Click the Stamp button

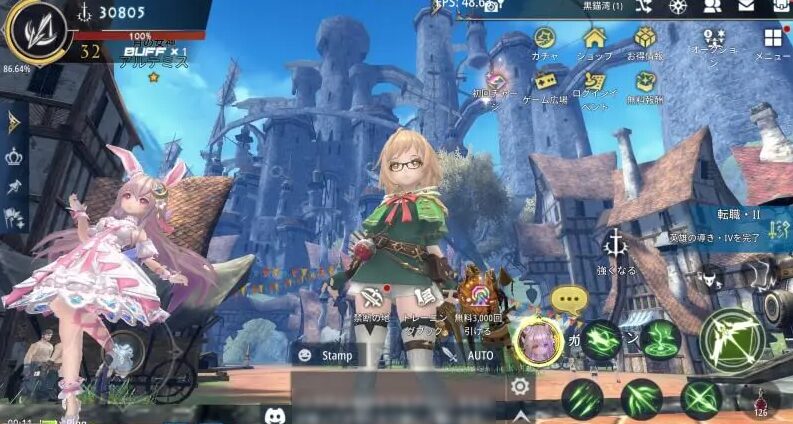coord(326,354)
